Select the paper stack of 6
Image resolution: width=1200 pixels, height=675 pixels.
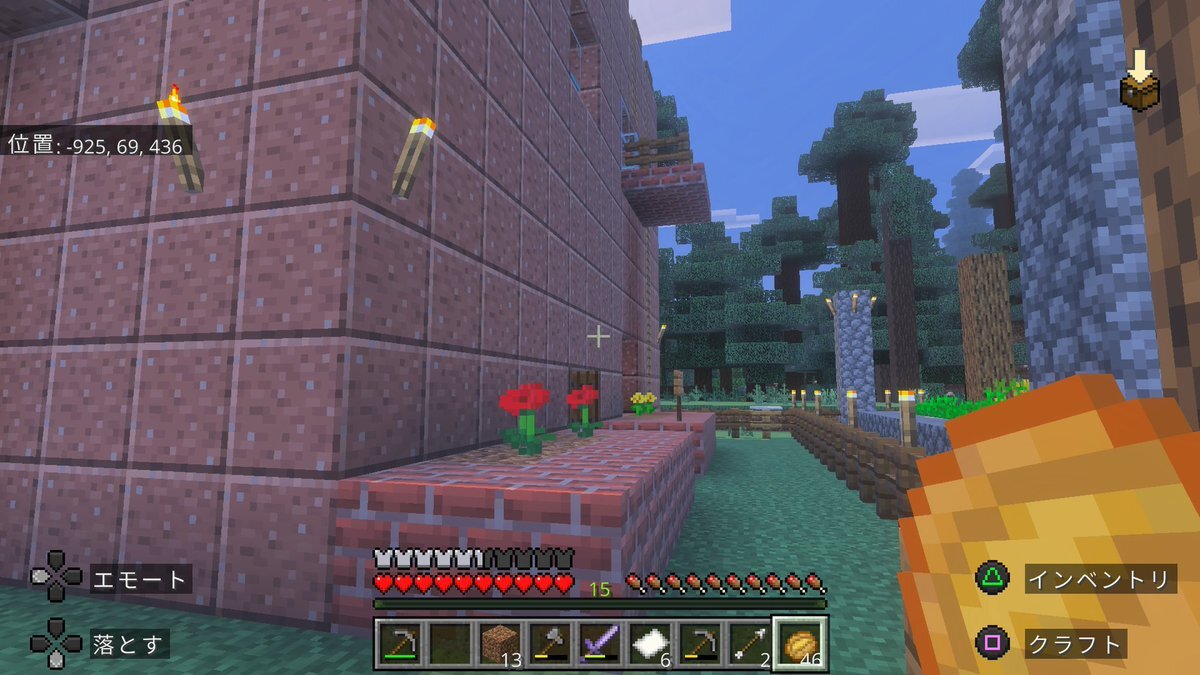651,643
